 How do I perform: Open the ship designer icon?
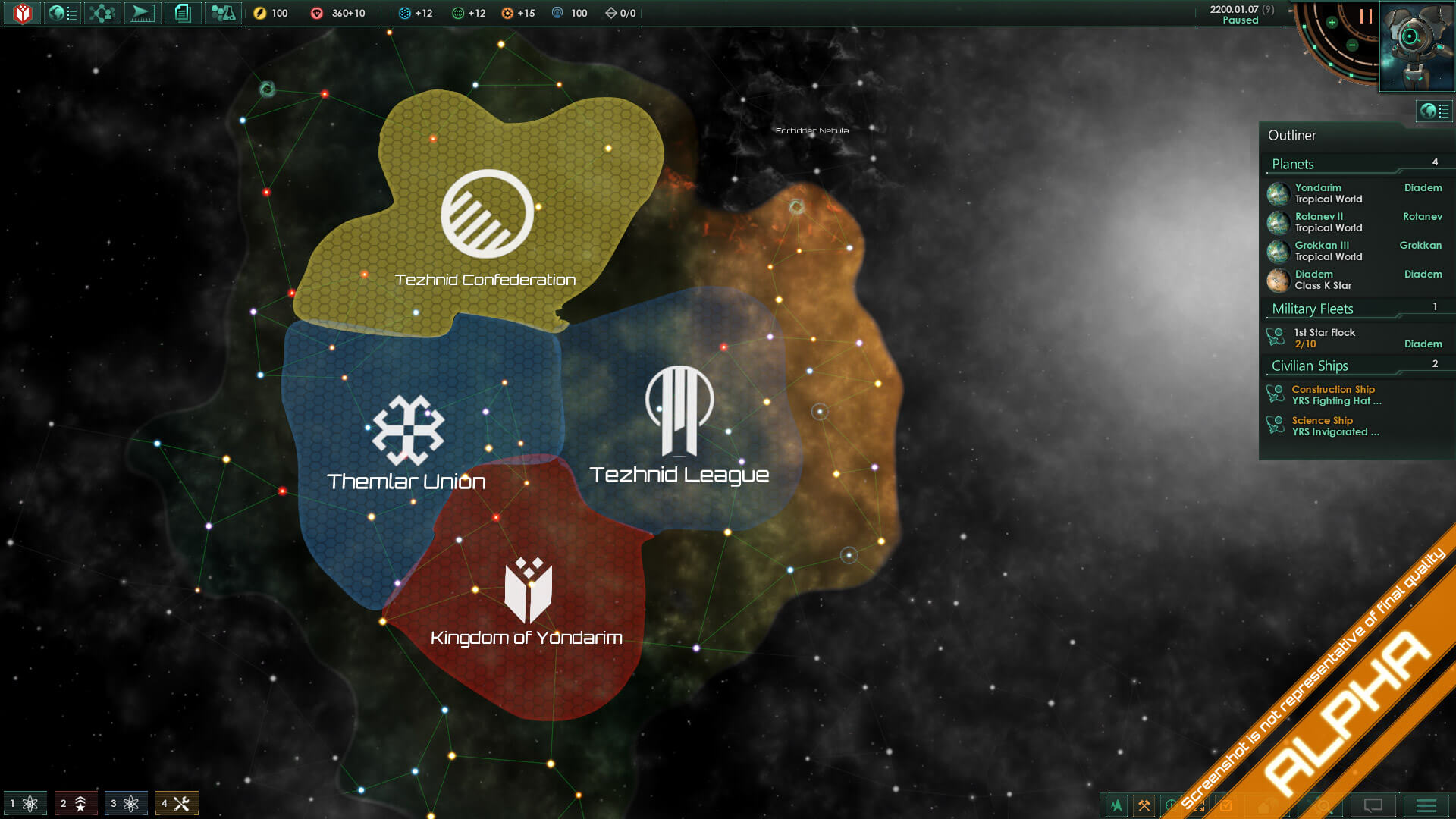pos(142,13)
